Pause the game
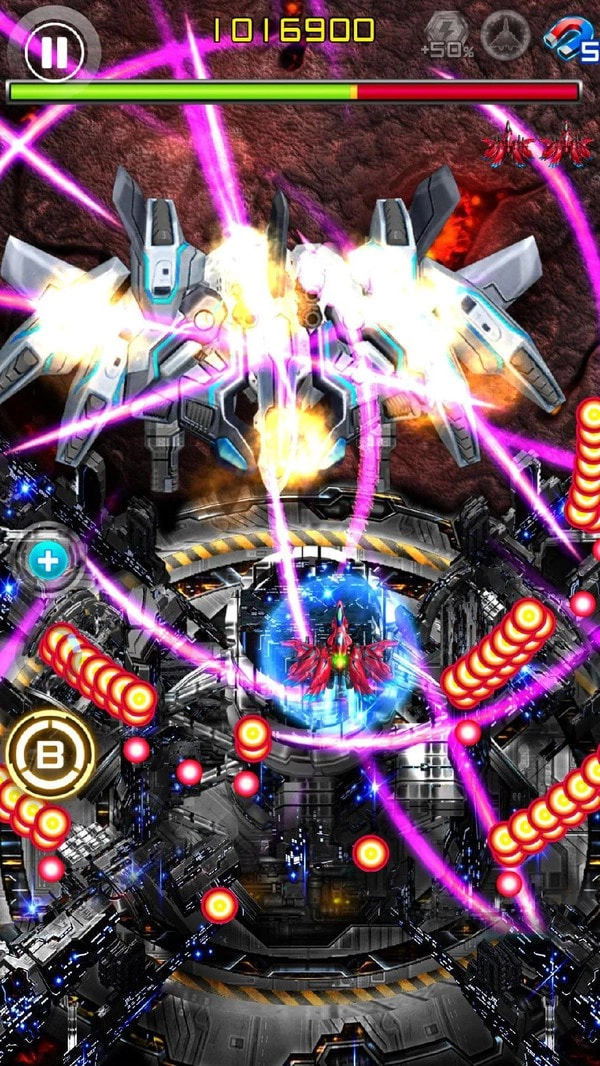This screenshot has width=600, height=1066. point(52,52)
